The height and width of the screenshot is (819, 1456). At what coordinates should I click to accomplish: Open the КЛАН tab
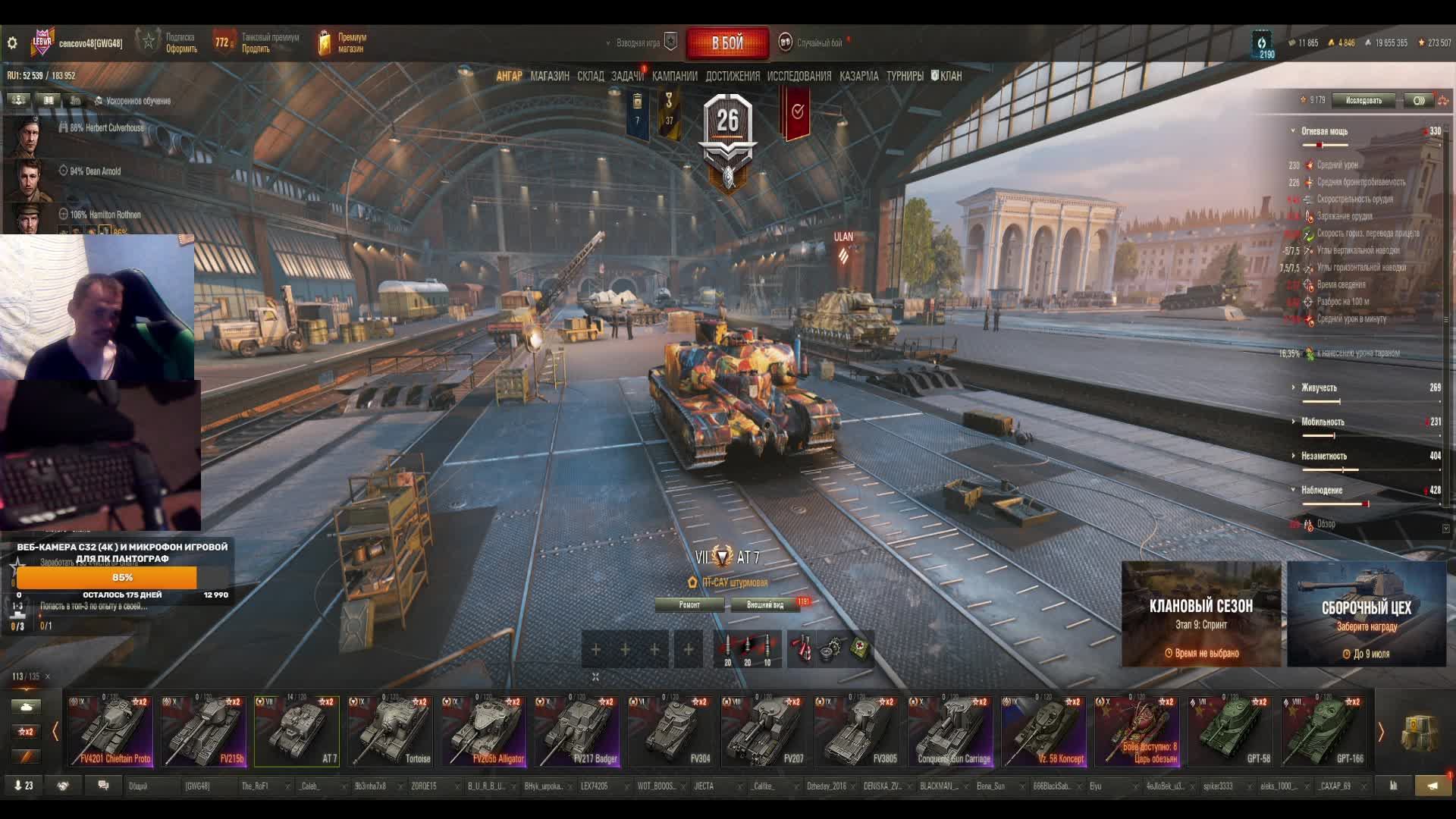tap(947, 76)
